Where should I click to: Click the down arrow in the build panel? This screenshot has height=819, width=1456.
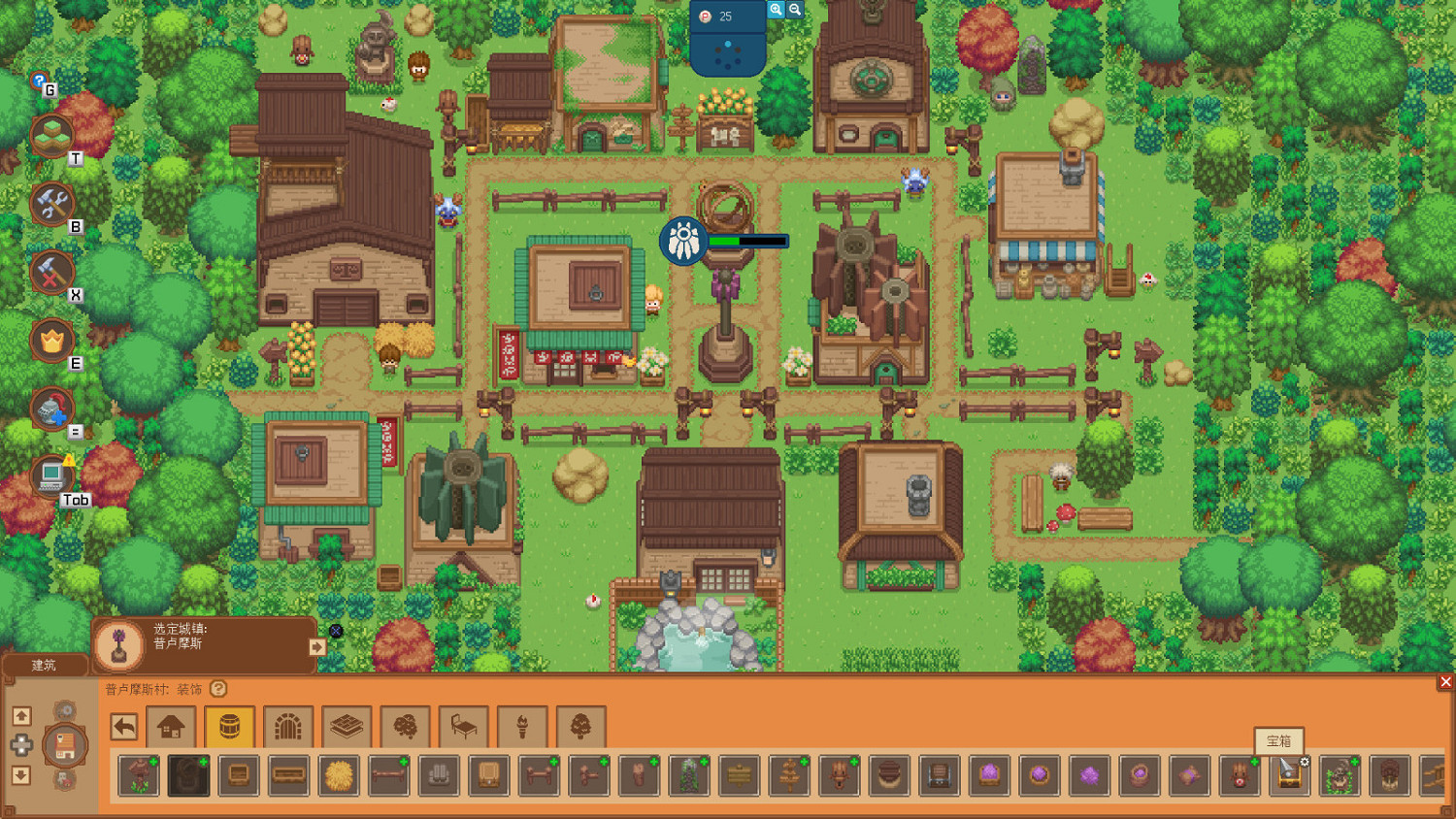(x=20, y=776)
